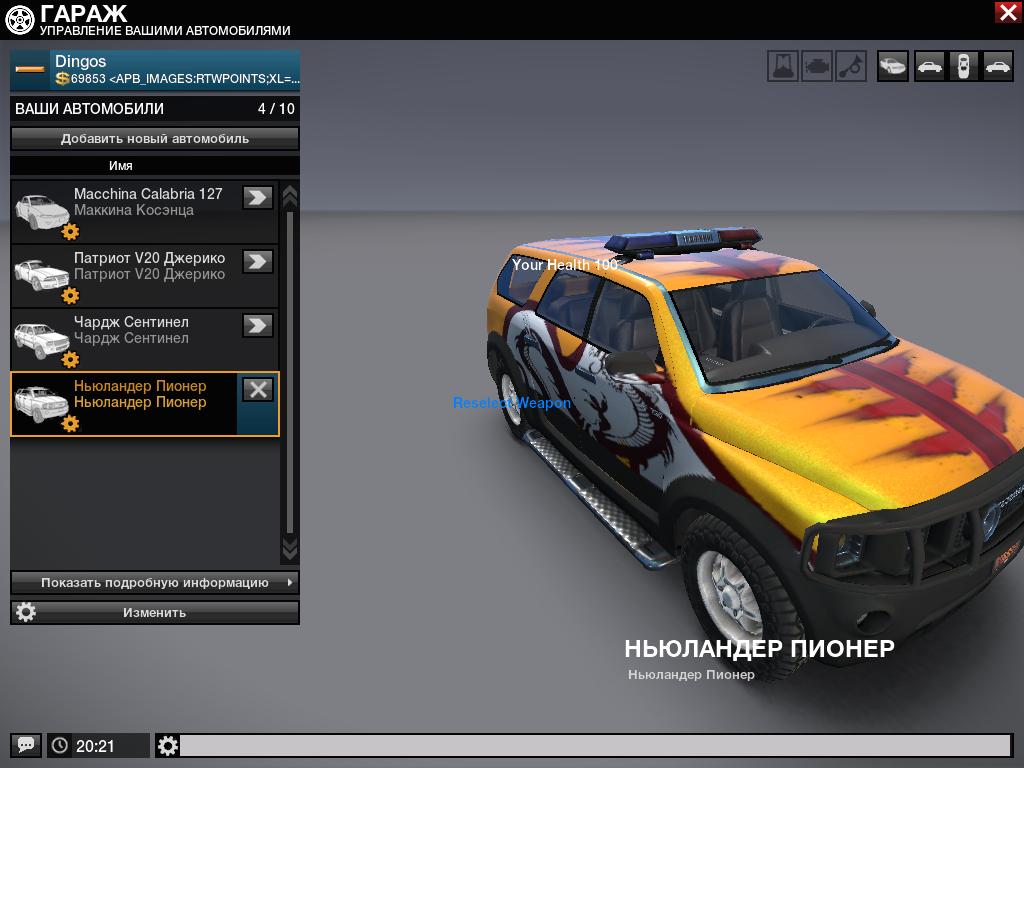Sort car list by the Имя column header
This screenshot has height=900, width=1024.
coord(121,166)
